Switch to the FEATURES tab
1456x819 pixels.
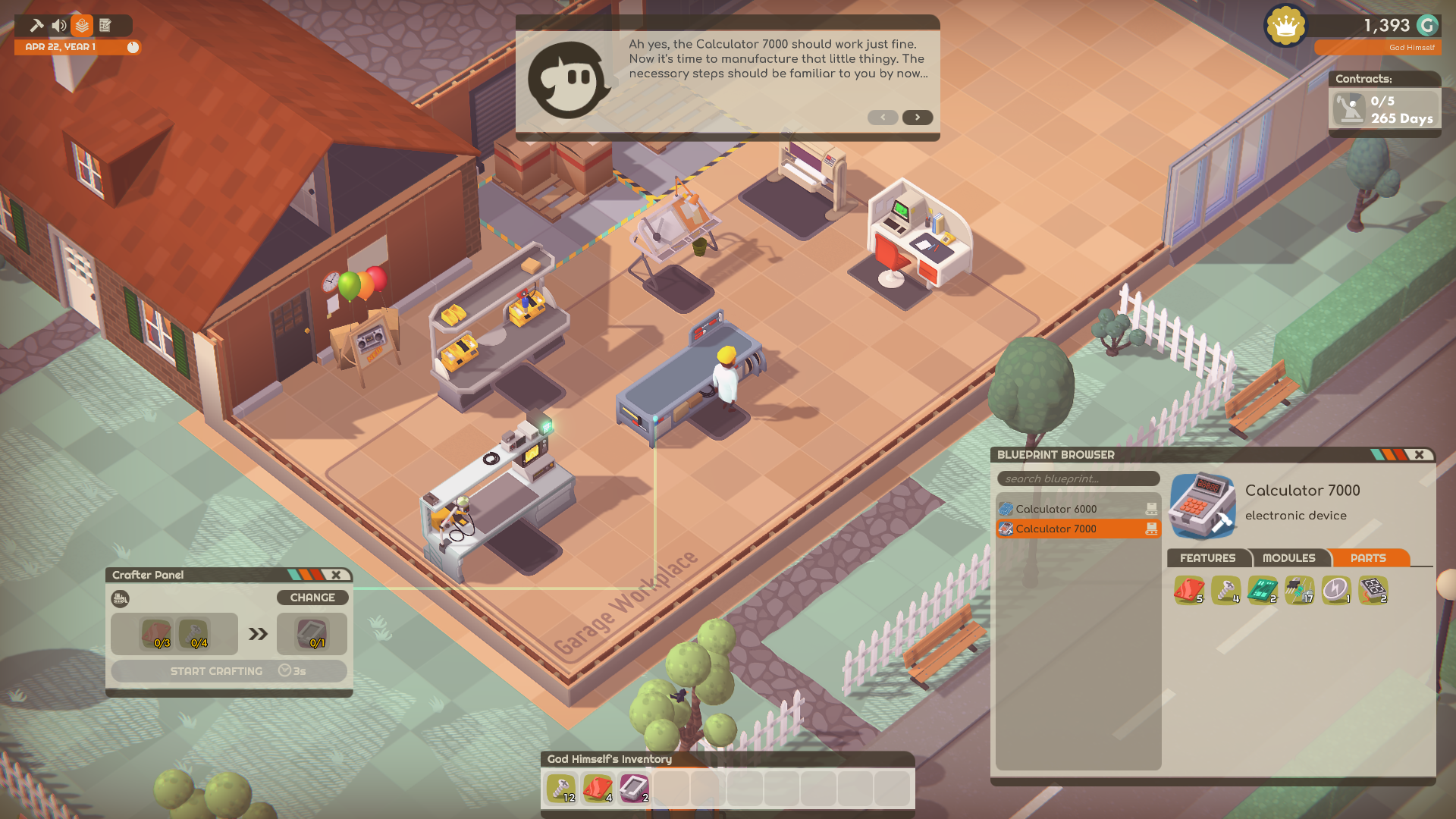(1207, 558)
